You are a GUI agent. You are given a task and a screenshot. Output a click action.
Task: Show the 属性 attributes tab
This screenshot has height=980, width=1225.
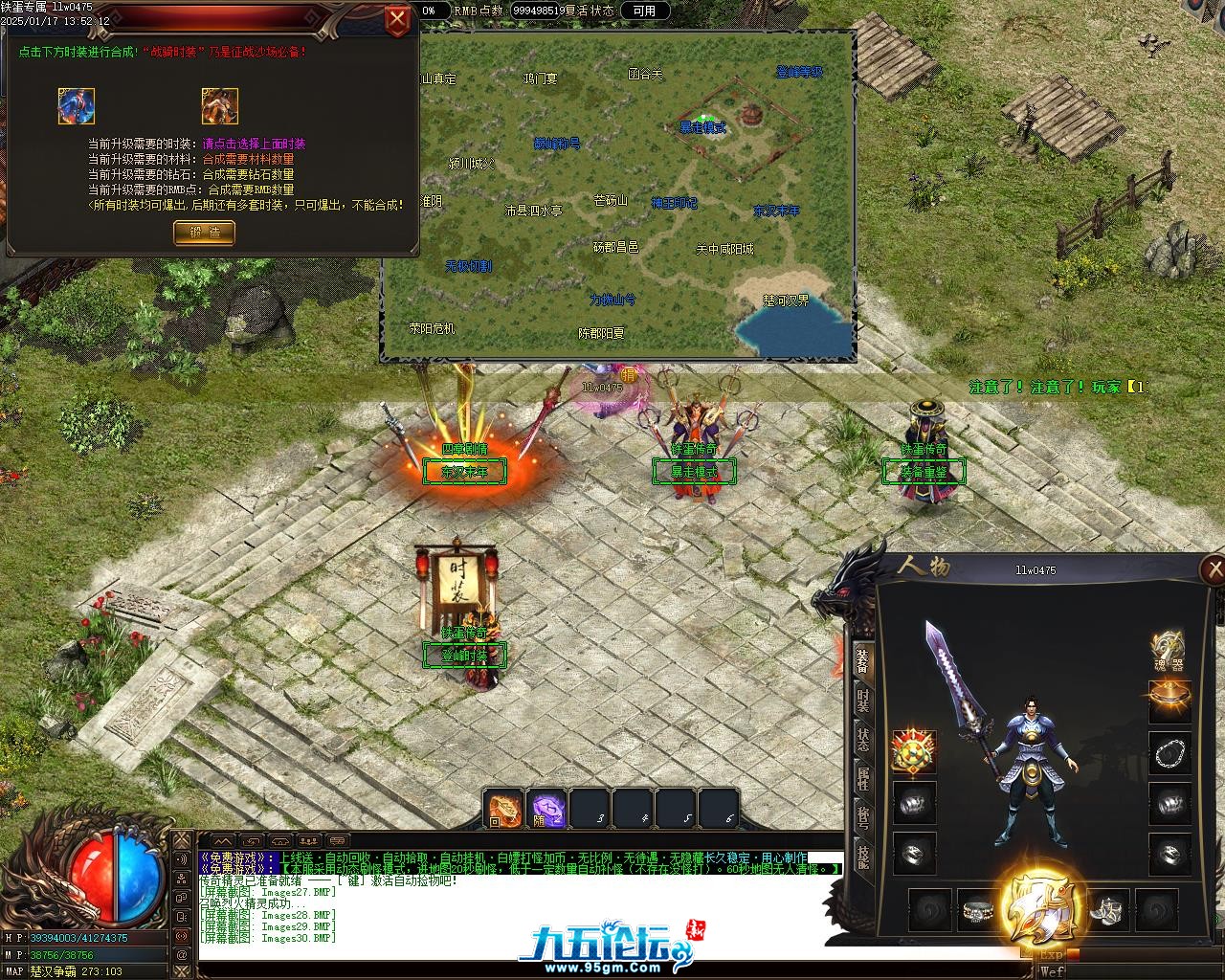pyautogui.click(x=863, y=780)
